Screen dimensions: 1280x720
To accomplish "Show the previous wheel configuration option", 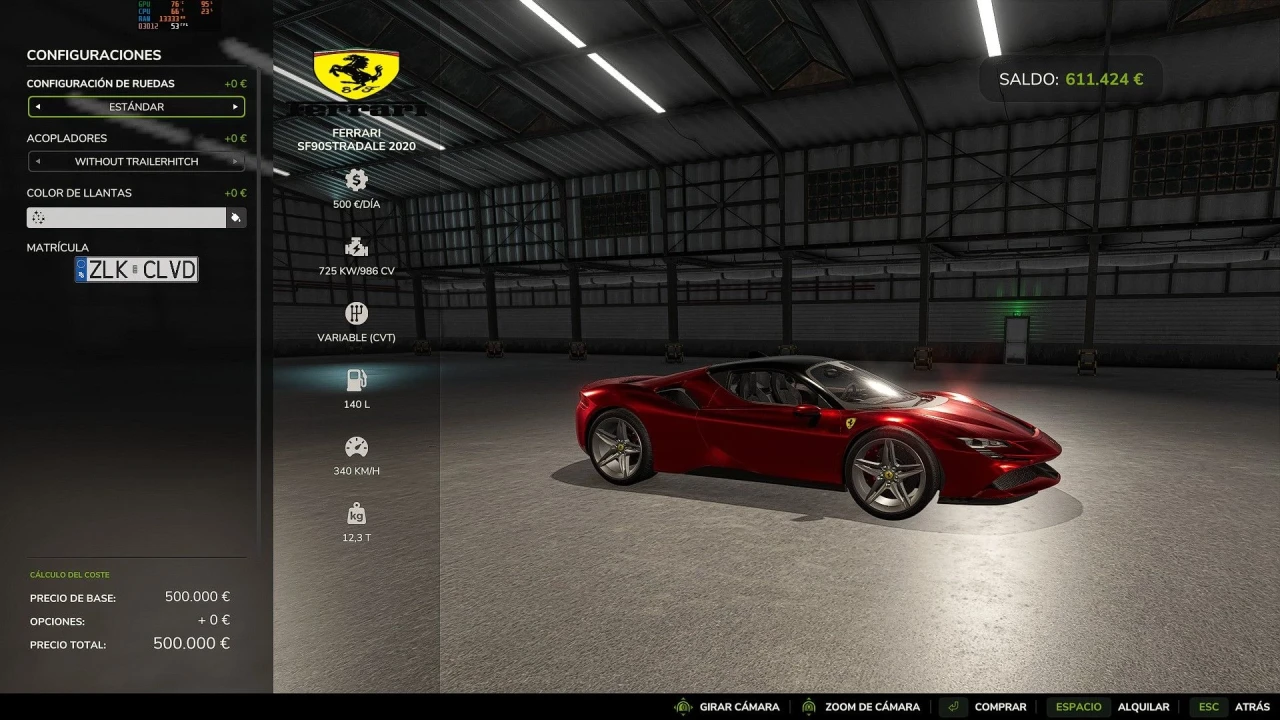I will pos(36,107).
